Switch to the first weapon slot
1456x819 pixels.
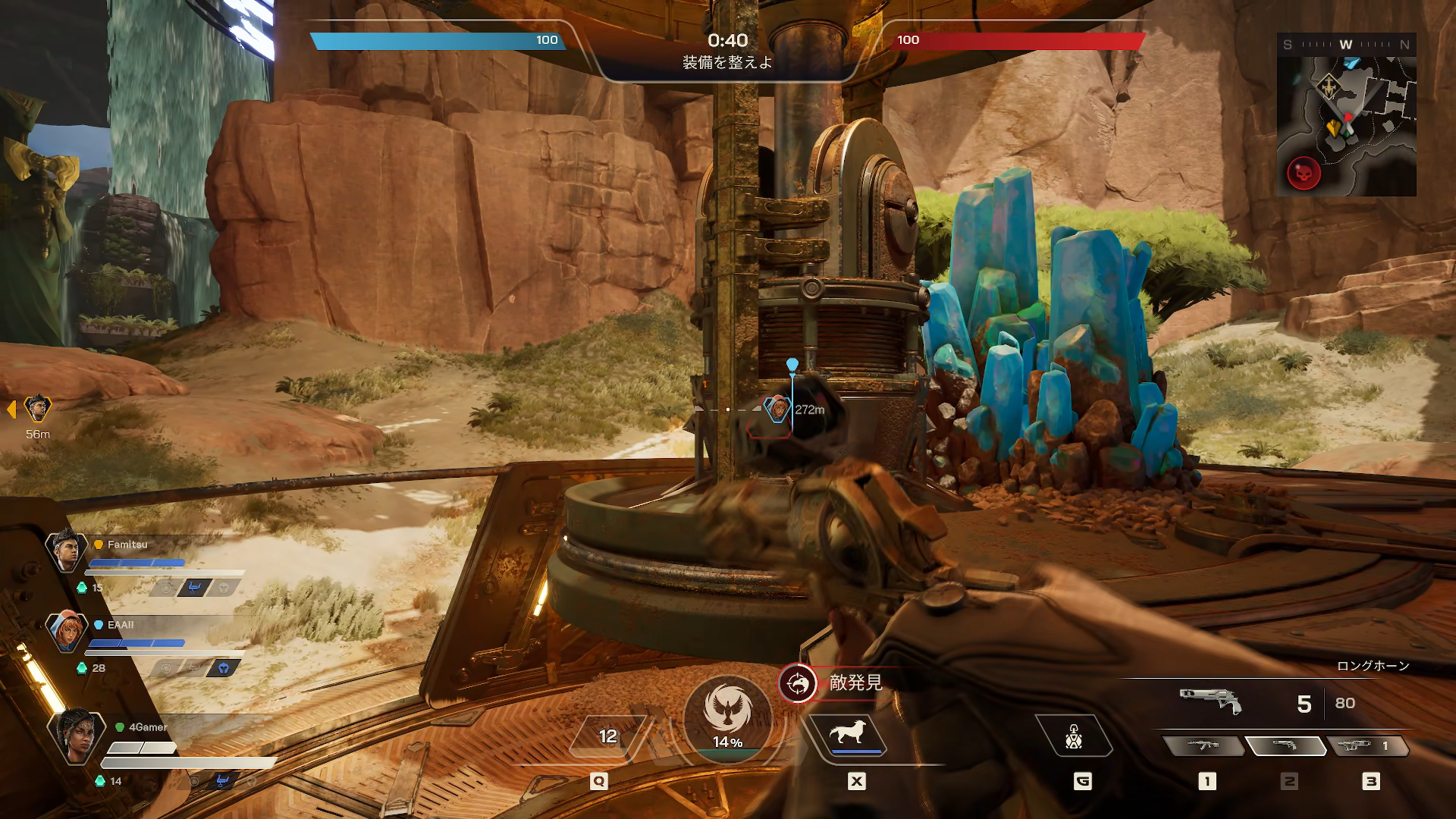pyautogui.click(x=1203, y=746)
